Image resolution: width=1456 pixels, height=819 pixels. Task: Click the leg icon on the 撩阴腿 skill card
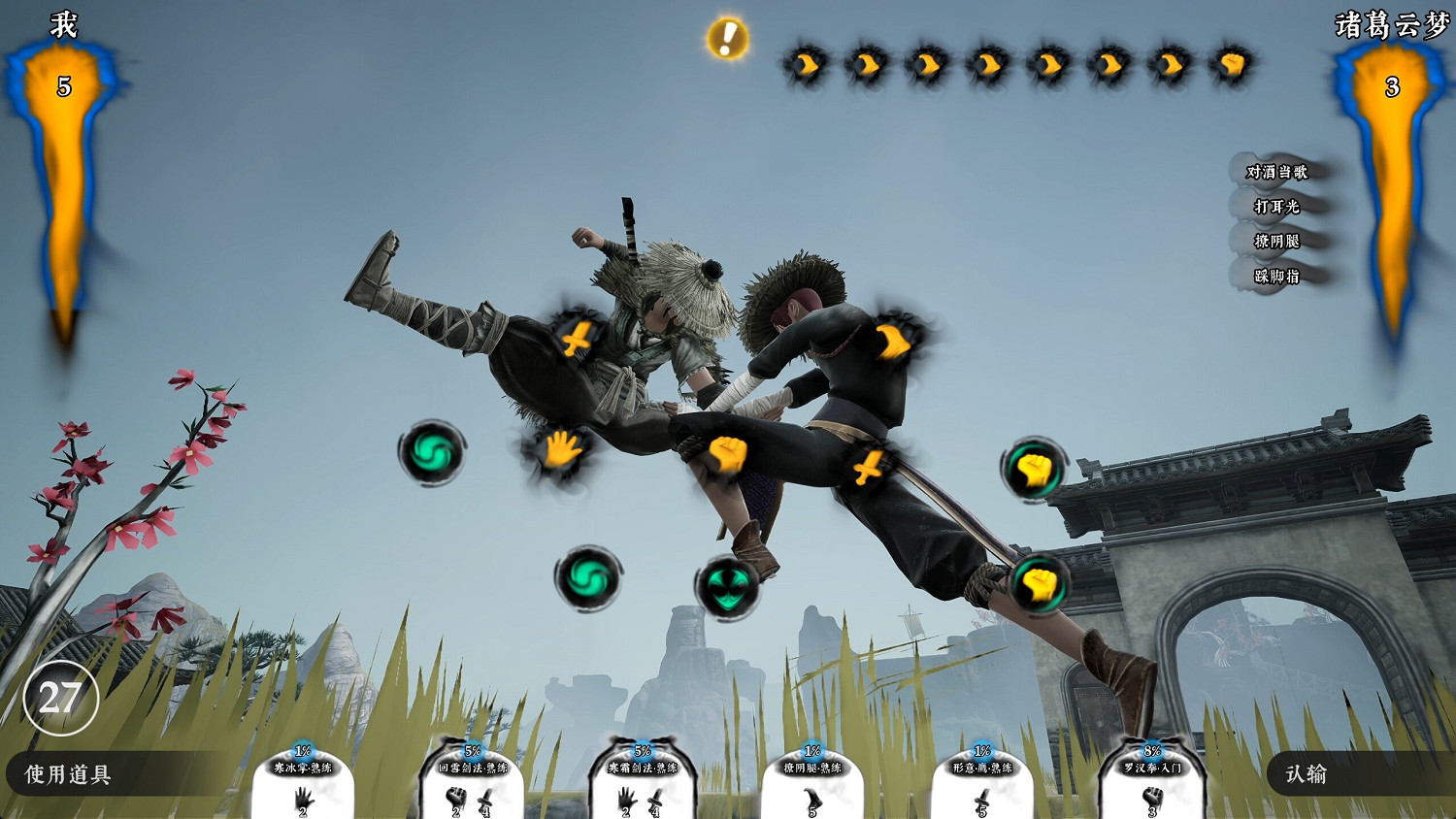click(812, 798)
